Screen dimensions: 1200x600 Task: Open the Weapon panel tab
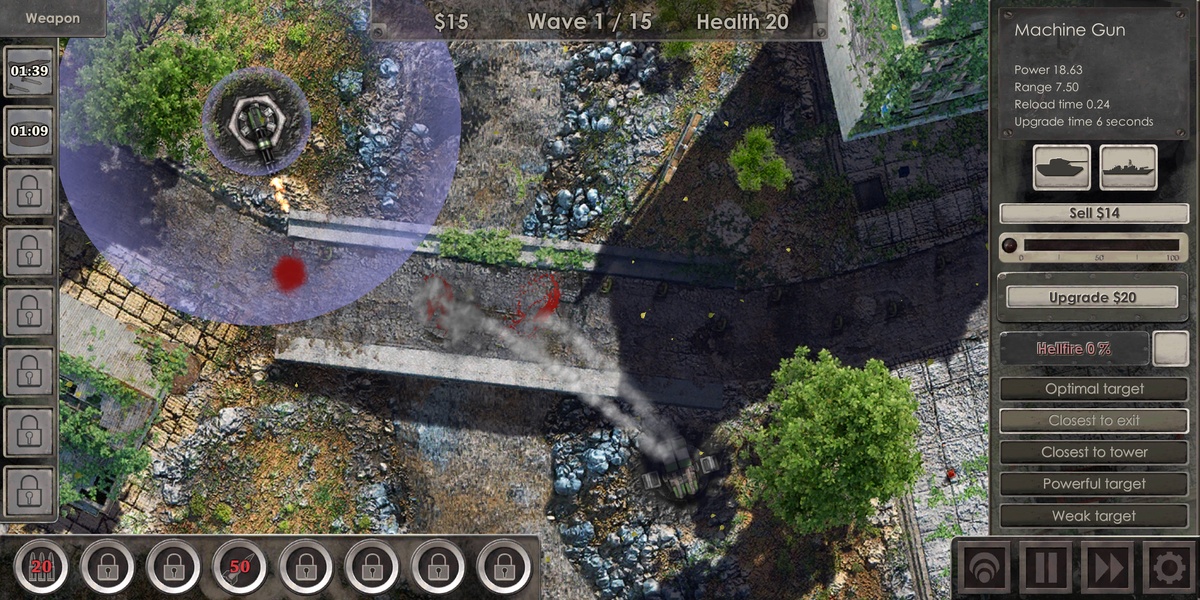(x=52, y=18)
